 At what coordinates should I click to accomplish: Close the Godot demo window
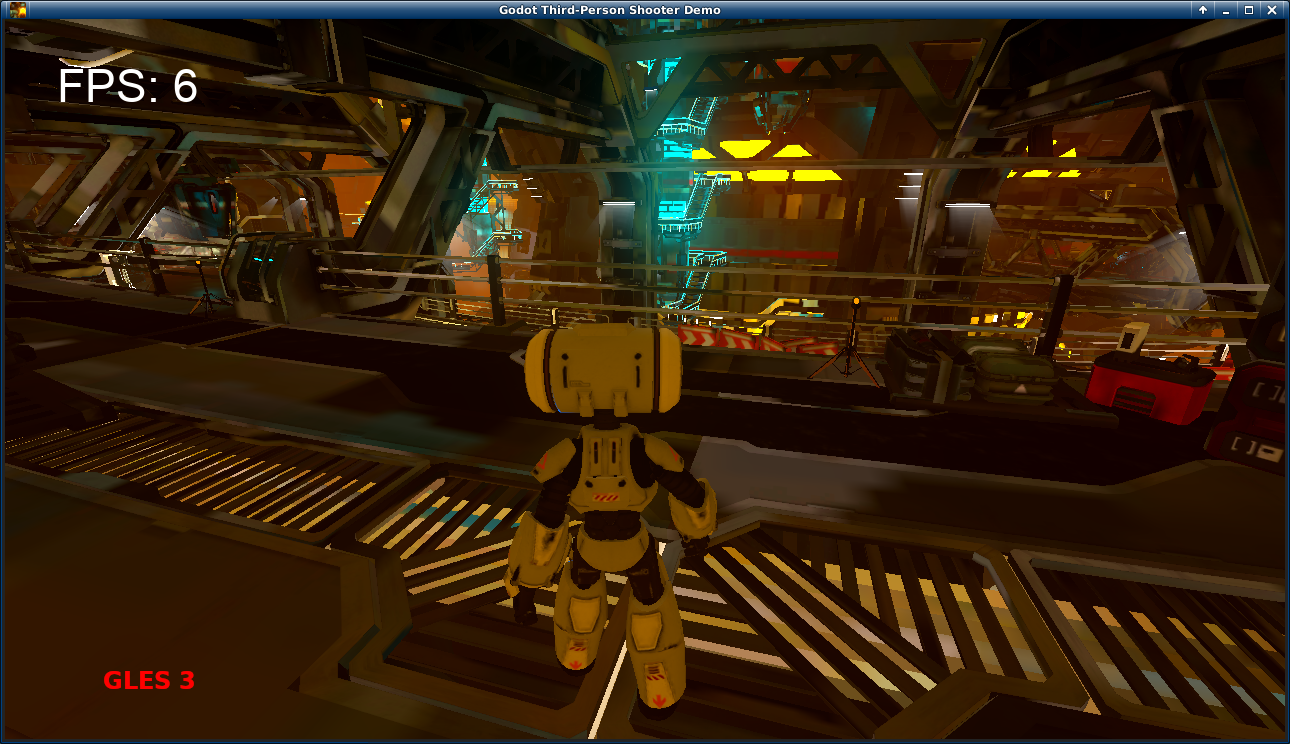pyautogui.click(x=1273, y=9)
